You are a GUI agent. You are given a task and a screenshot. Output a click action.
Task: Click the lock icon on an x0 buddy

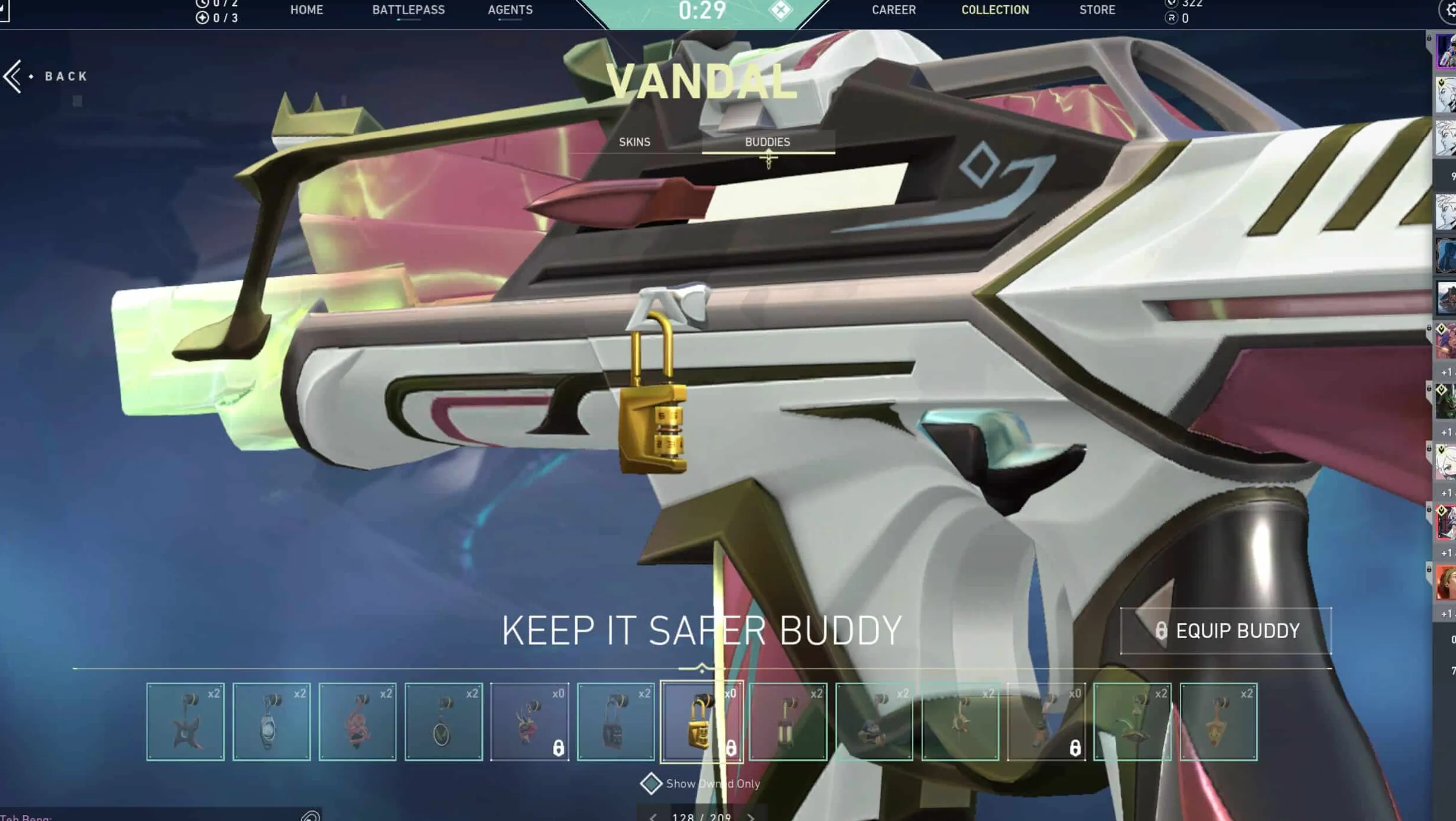coord(558,748)
